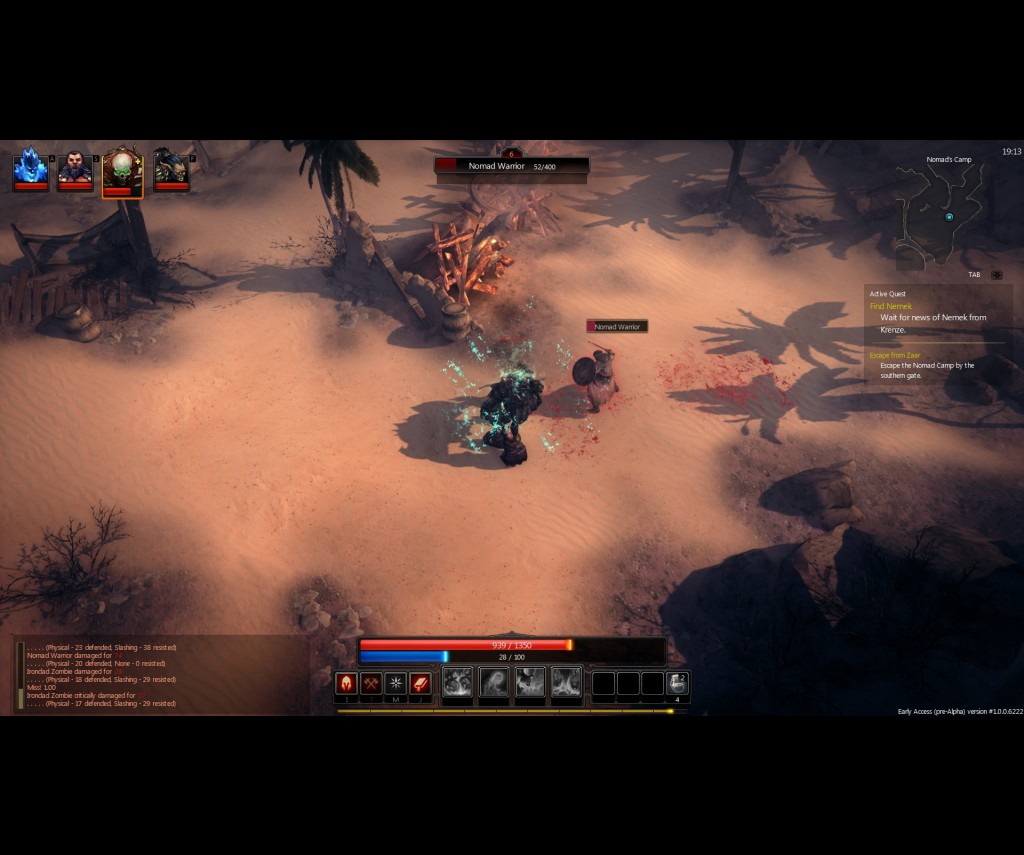Click the combat log panel
The height and width of the screenshot is (855, 1024).
(160, 675)
